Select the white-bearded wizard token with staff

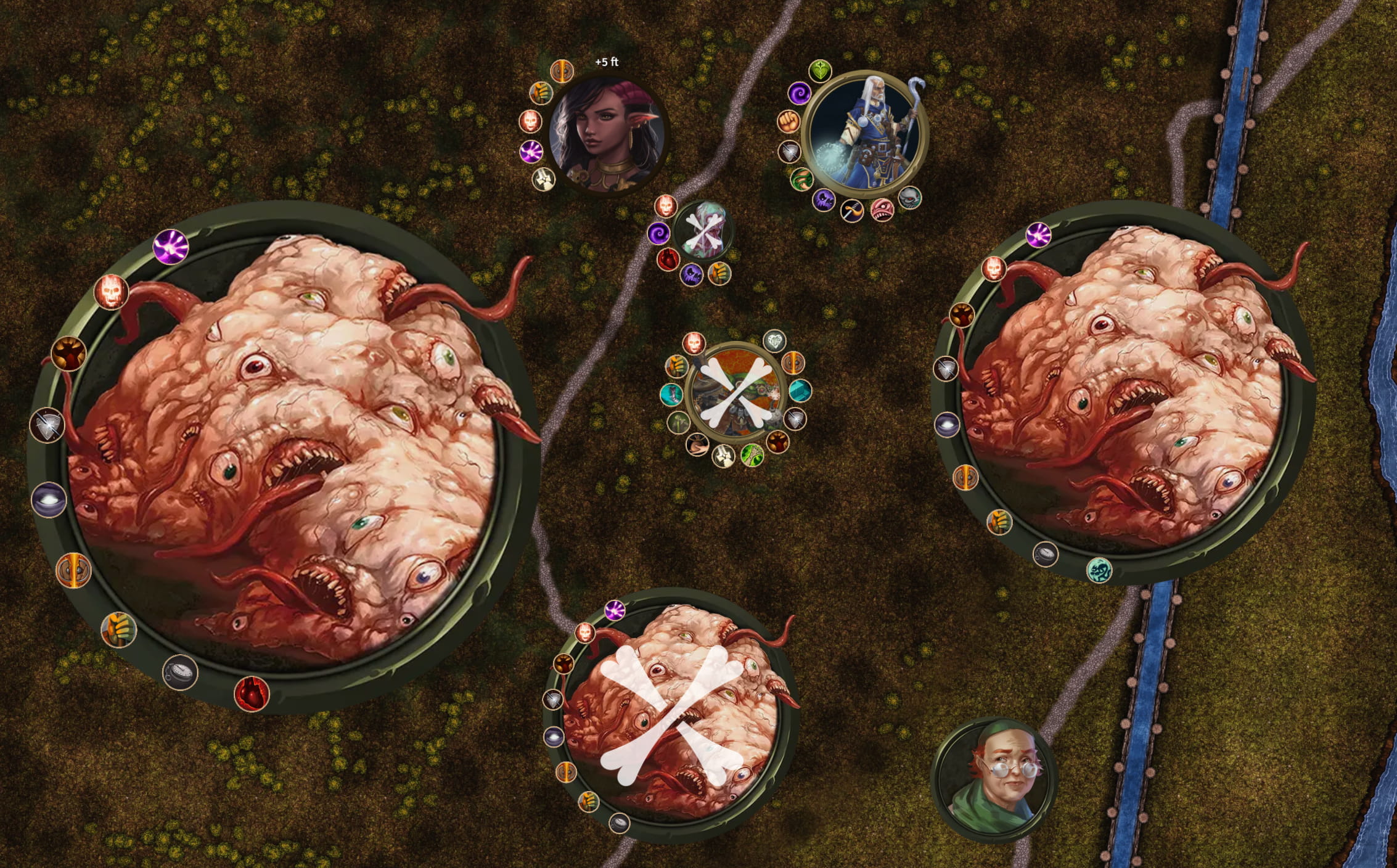pos(865,132)
